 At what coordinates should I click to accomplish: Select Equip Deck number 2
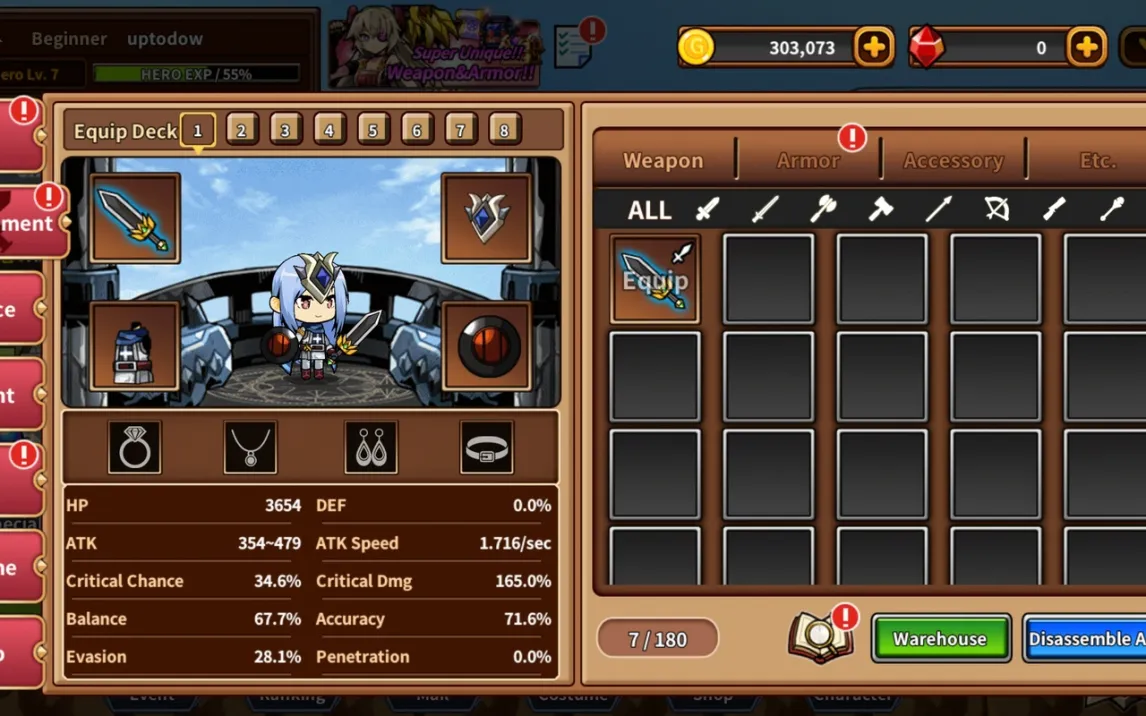(242, 130)
